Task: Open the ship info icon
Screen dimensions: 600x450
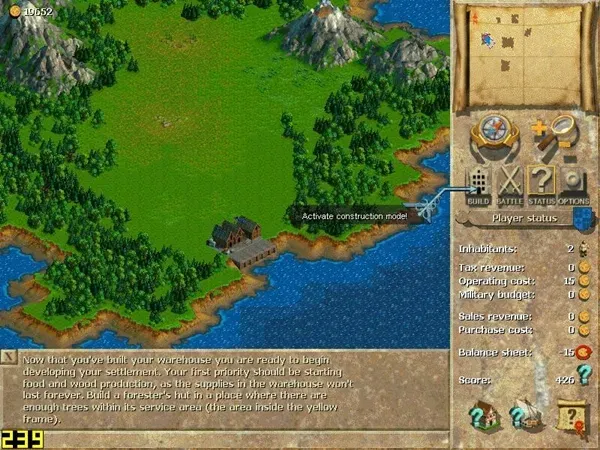Action: point(526,416)
